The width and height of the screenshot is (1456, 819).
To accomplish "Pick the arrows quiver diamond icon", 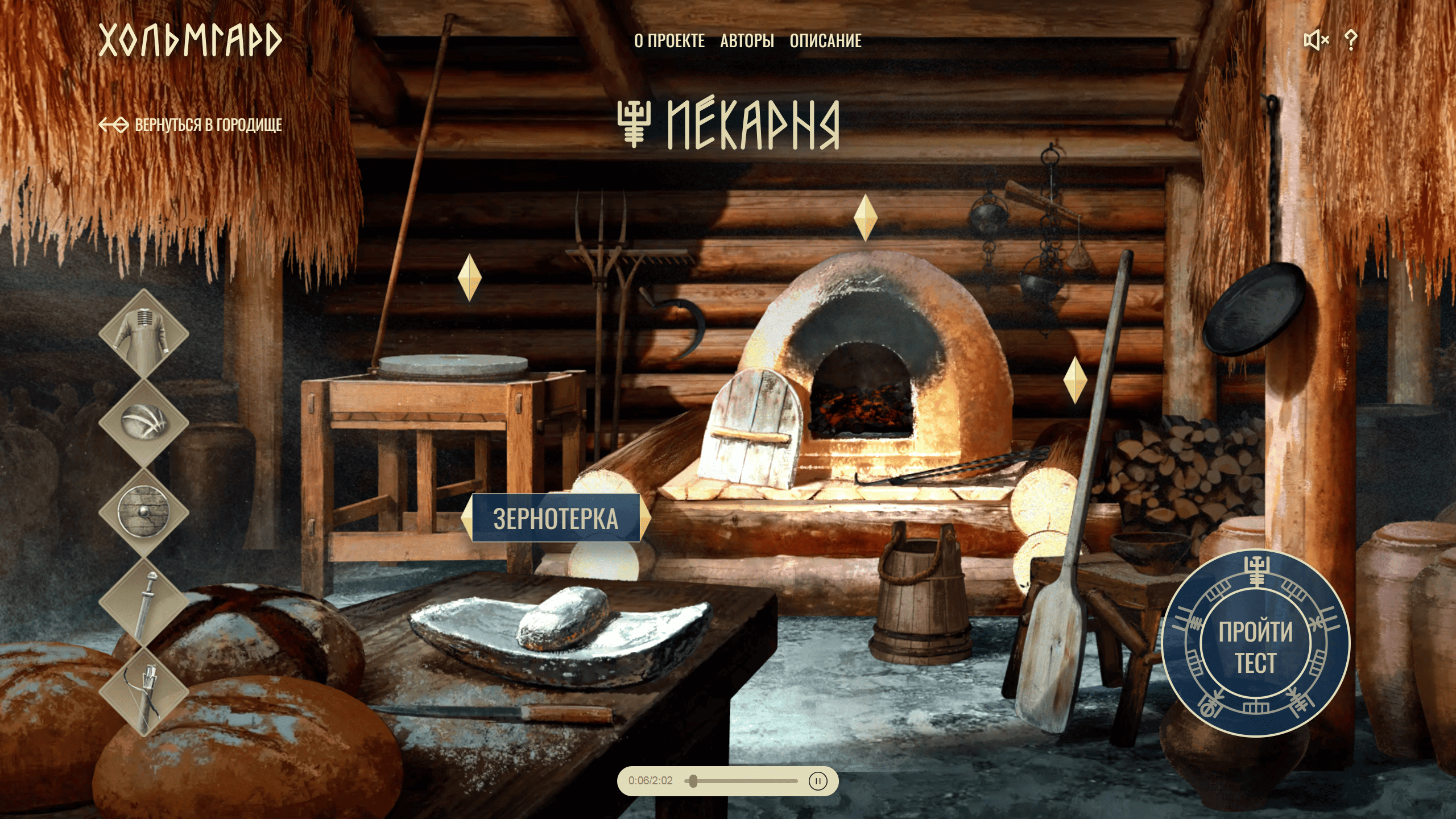I will point(143,691).
